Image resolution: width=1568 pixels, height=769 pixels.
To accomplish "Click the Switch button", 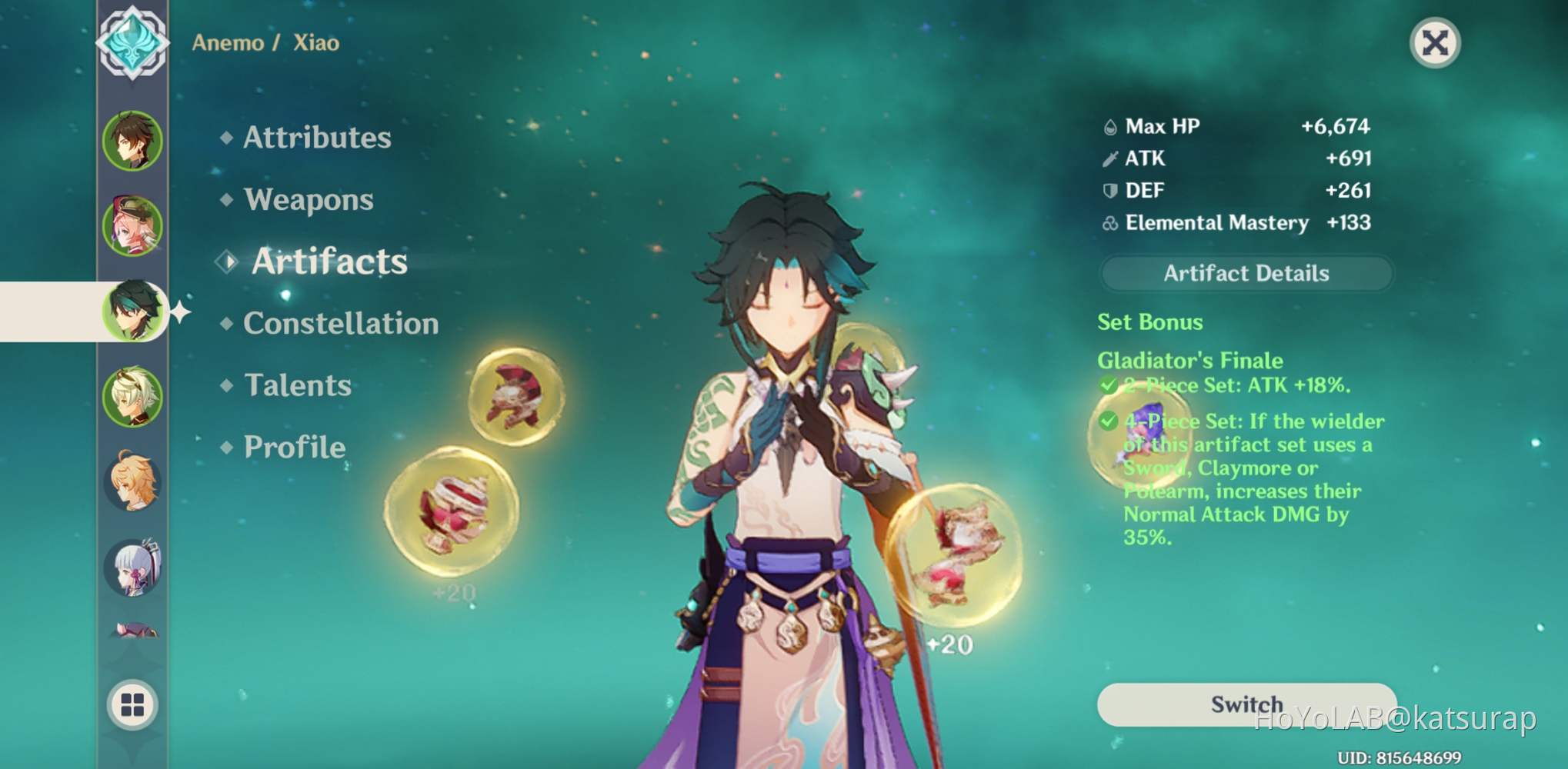I will (x=1246, y=704).
